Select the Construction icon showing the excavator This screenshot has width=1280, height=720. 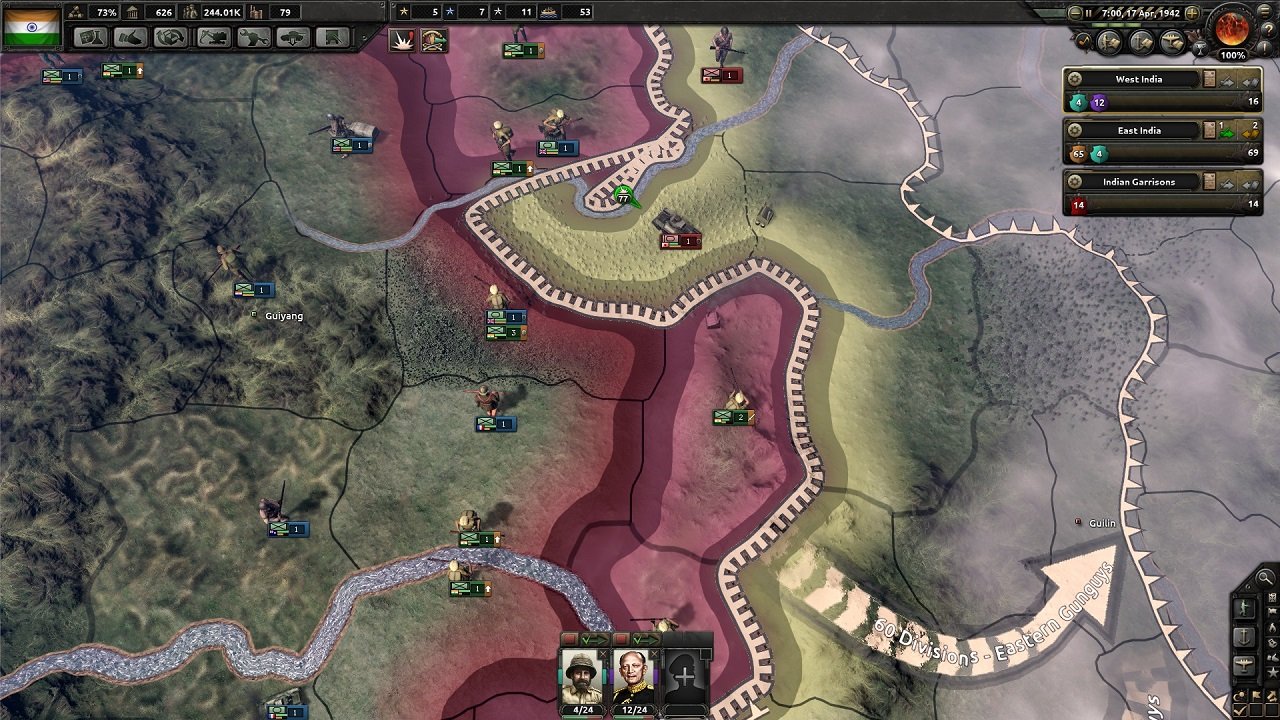[212, 37]
